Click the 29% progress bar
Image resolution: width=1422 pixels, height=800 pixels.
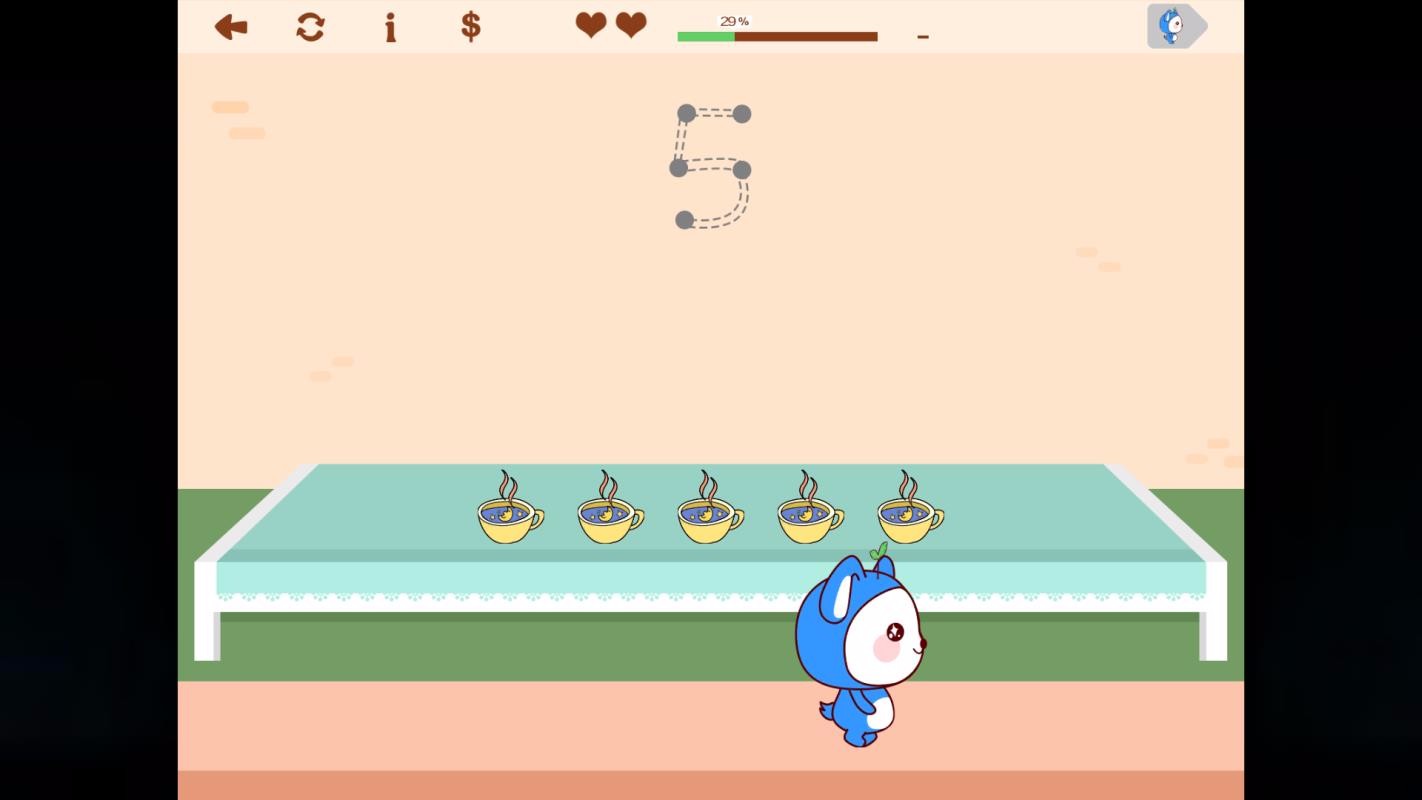point(777,36)
